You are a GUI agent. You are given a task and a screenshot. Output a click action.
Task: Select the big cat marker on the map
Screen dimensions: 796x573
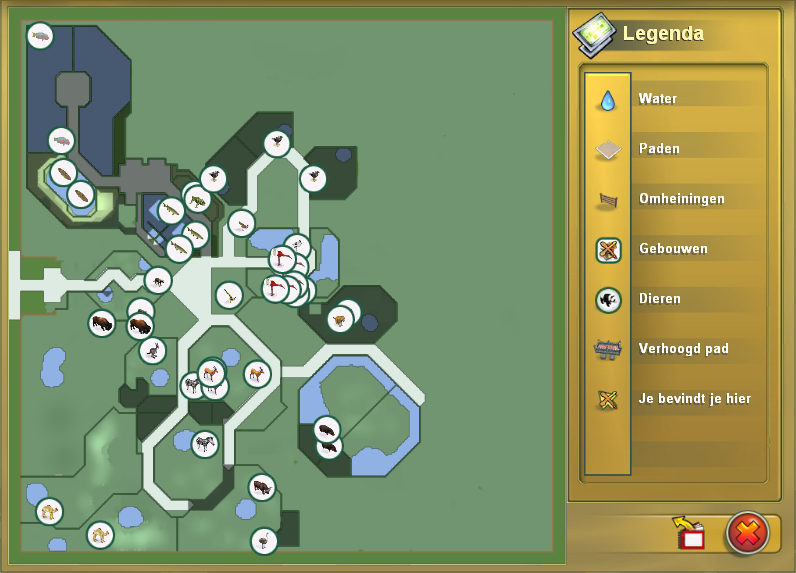(x=341, y=320)
